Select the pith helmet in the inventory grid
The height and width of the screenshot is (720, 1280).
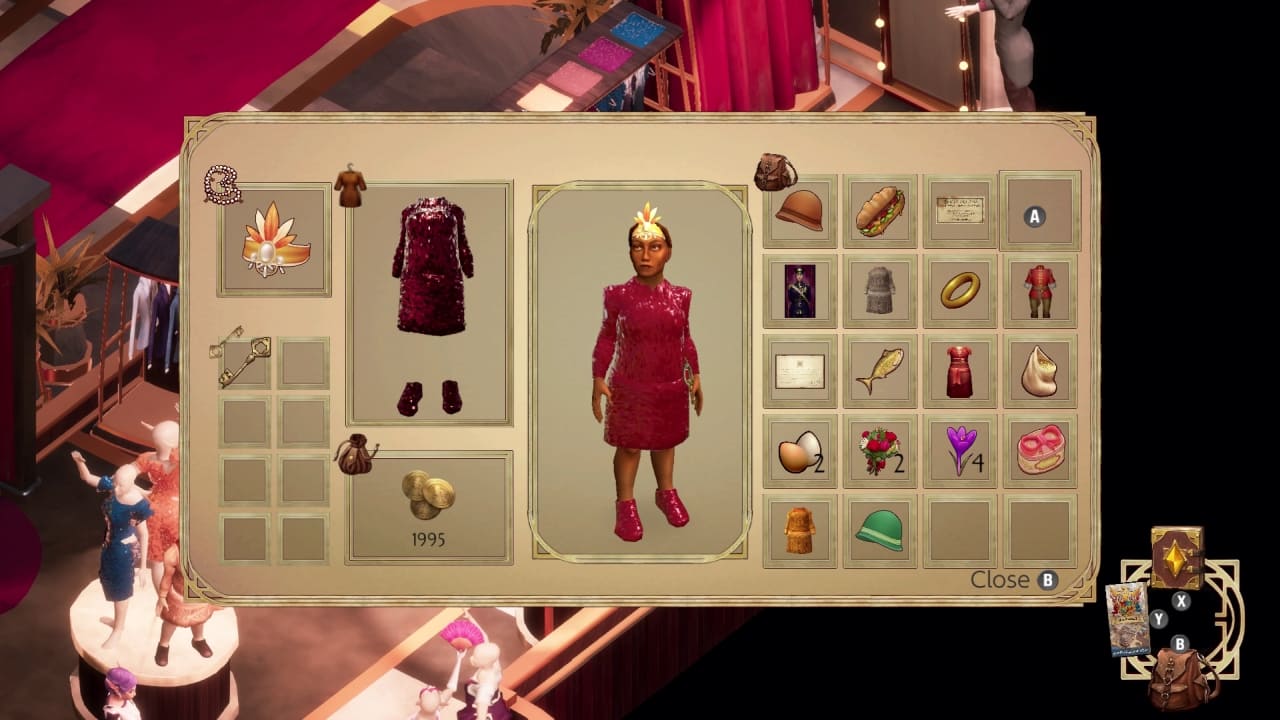pos(800,212)
